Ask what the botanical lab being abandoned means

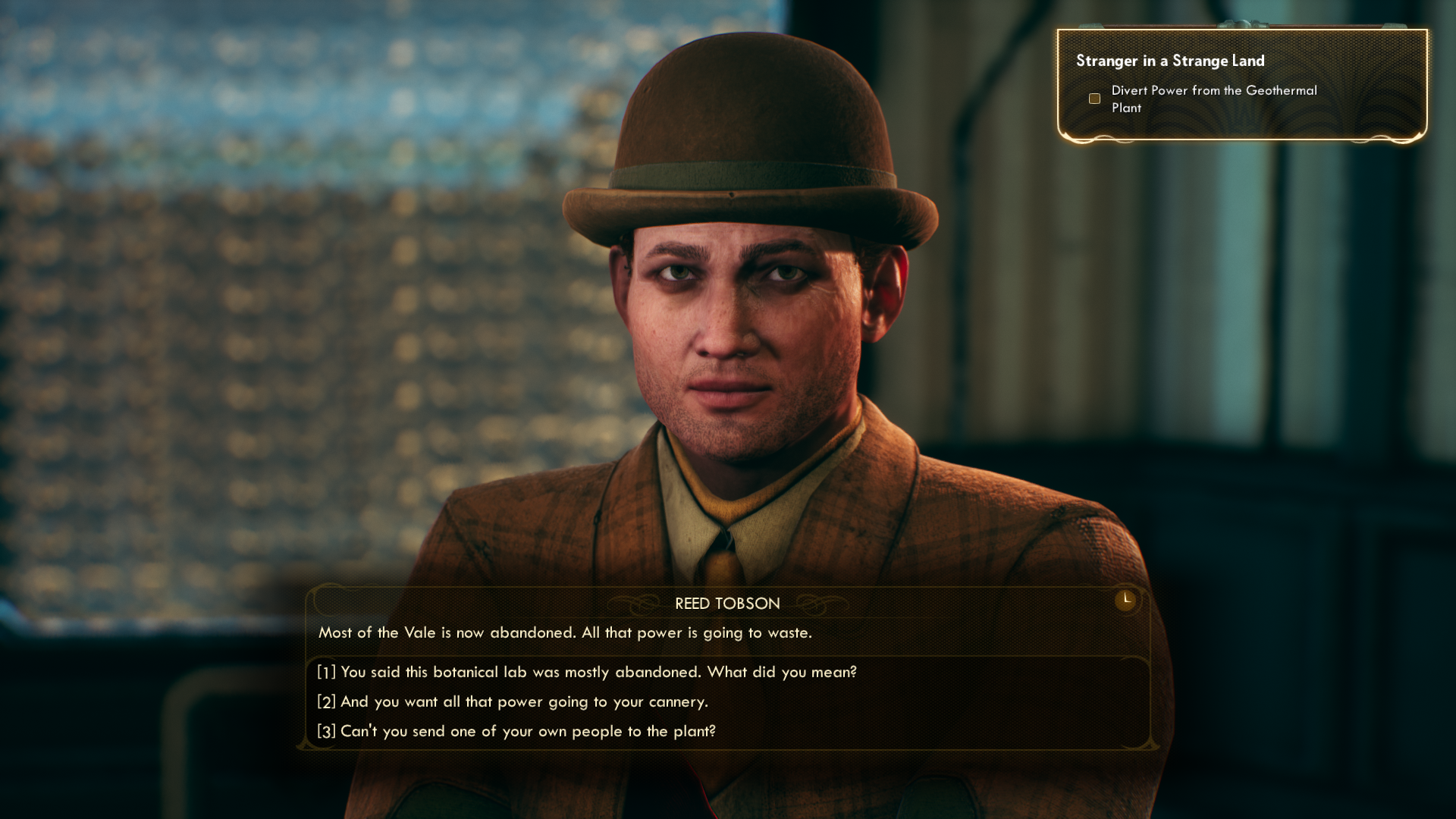[587, 673]
